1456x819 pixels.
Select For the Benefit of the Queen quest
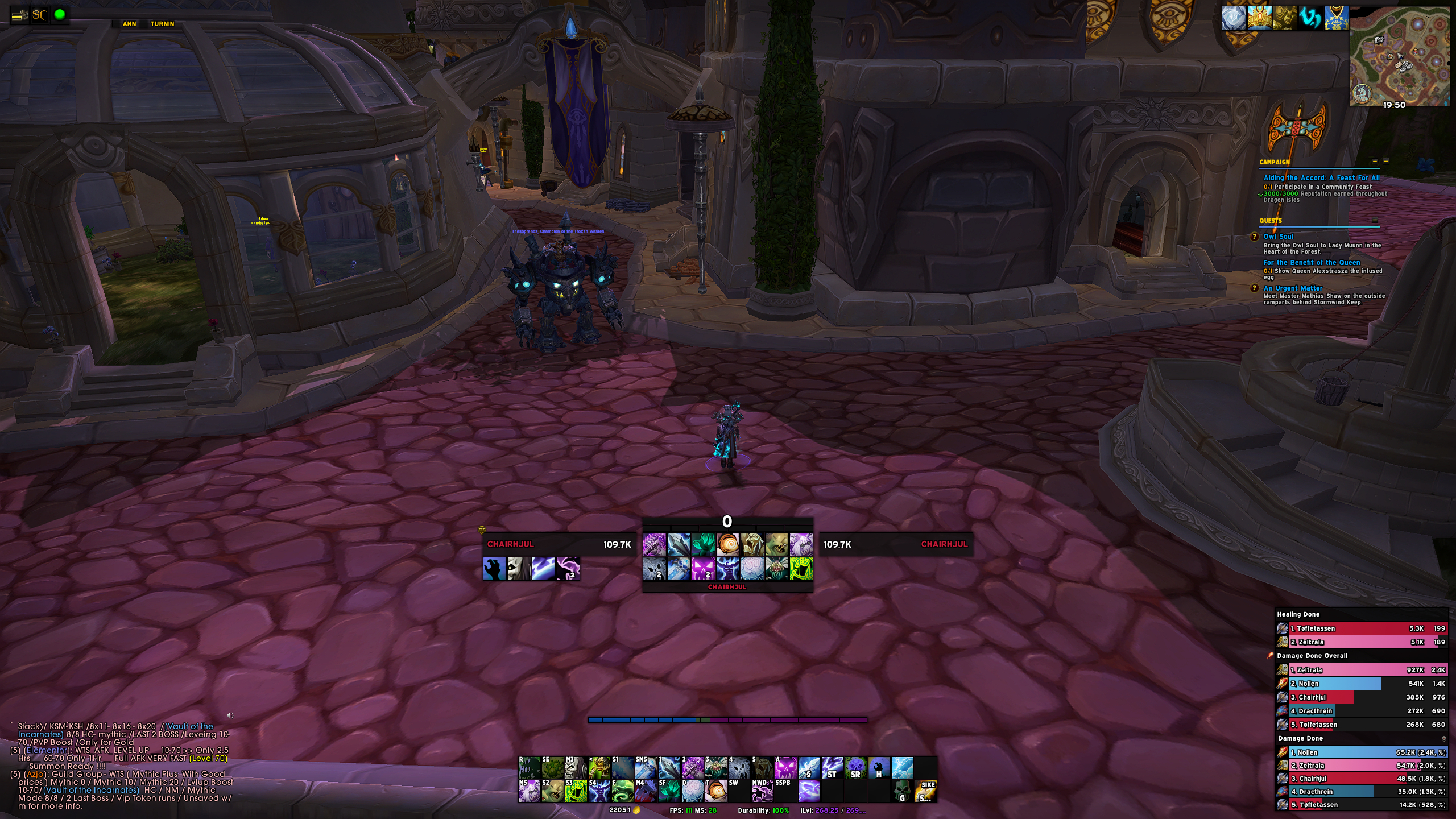[x=1312, y=263]
